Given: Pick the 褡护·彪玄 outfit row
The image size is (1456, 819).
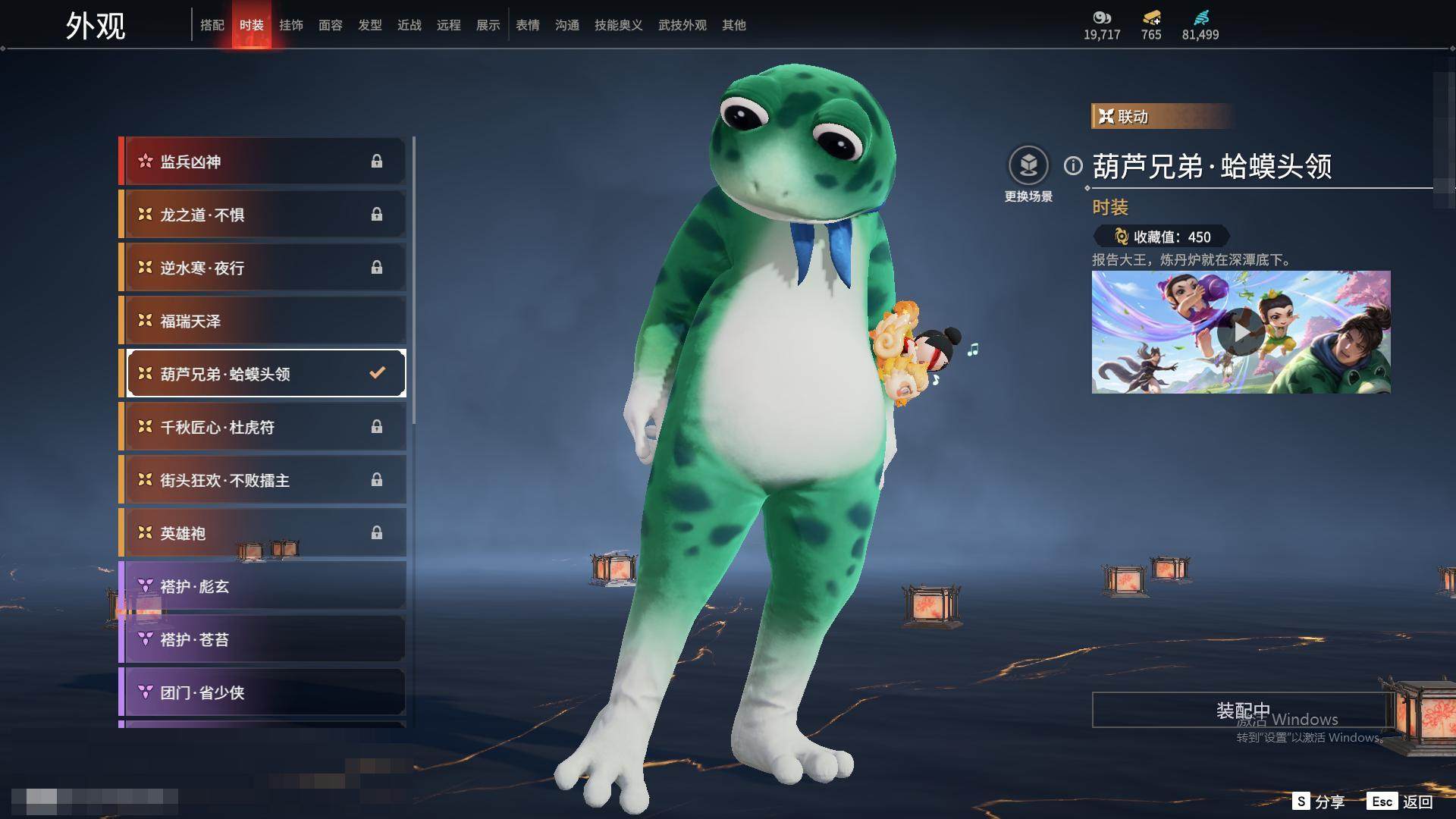Looking at the screenshot, I should pyautogui.click(x=263, y=586).
